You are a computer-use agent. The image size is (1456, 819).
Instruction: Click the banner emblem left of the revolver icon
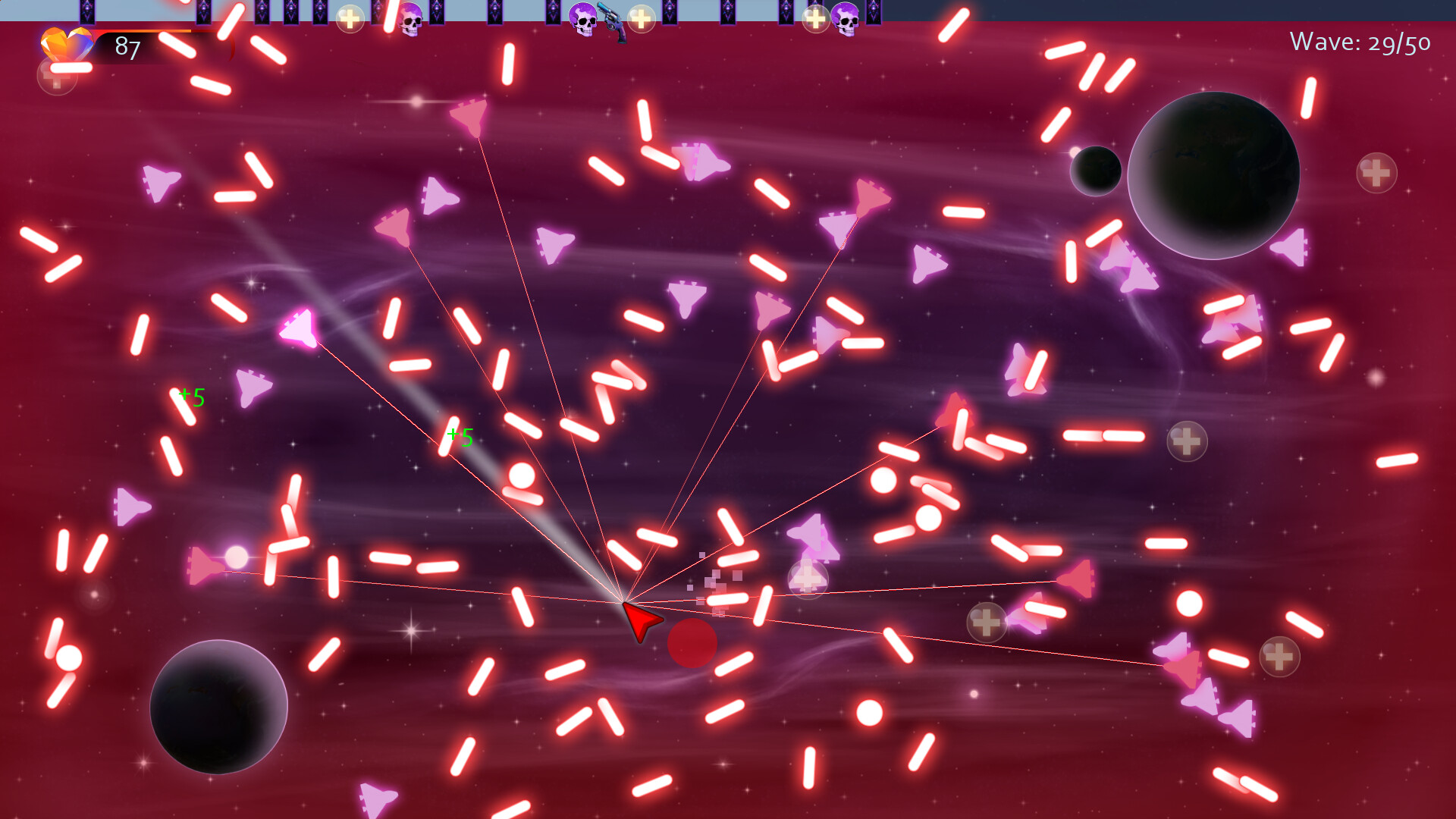pyautogui.click(x=554, y=11)
